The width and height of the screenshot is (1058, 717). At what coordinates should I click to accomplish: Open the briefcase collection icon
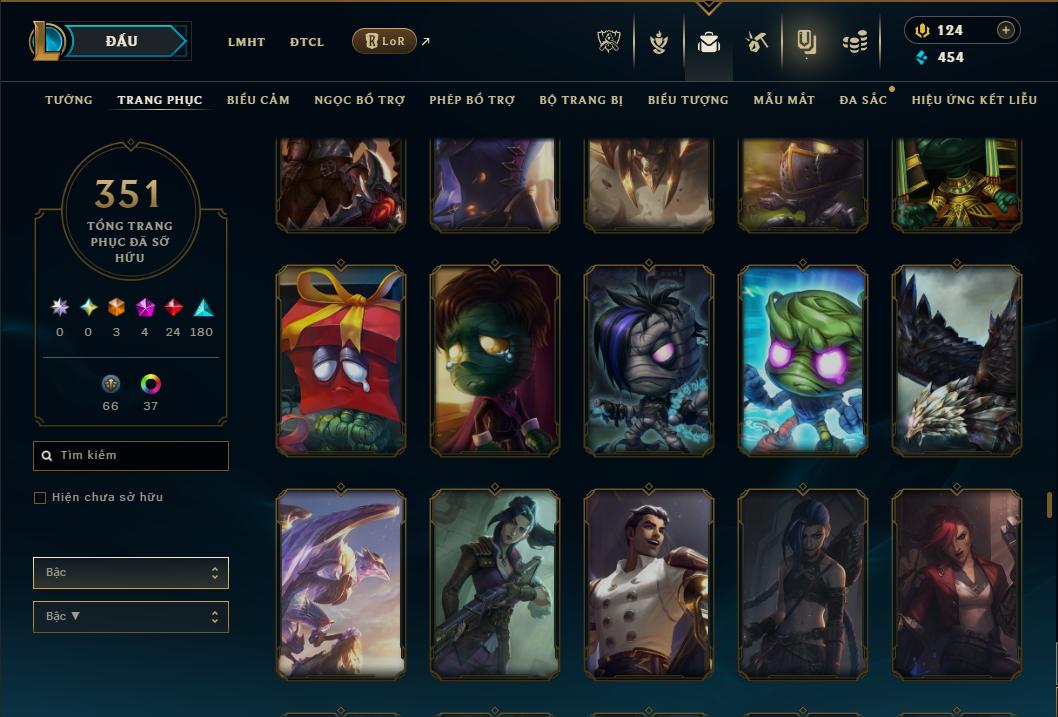tap(709, 42)
